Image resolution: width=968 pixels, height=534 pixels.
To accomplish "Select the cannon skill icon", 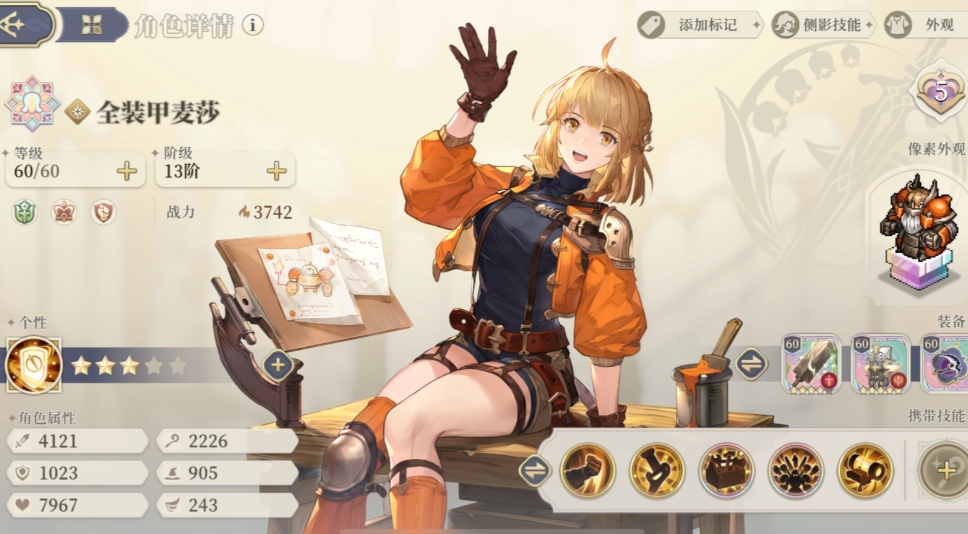I will pyautogui.click(x=865, y=470).
